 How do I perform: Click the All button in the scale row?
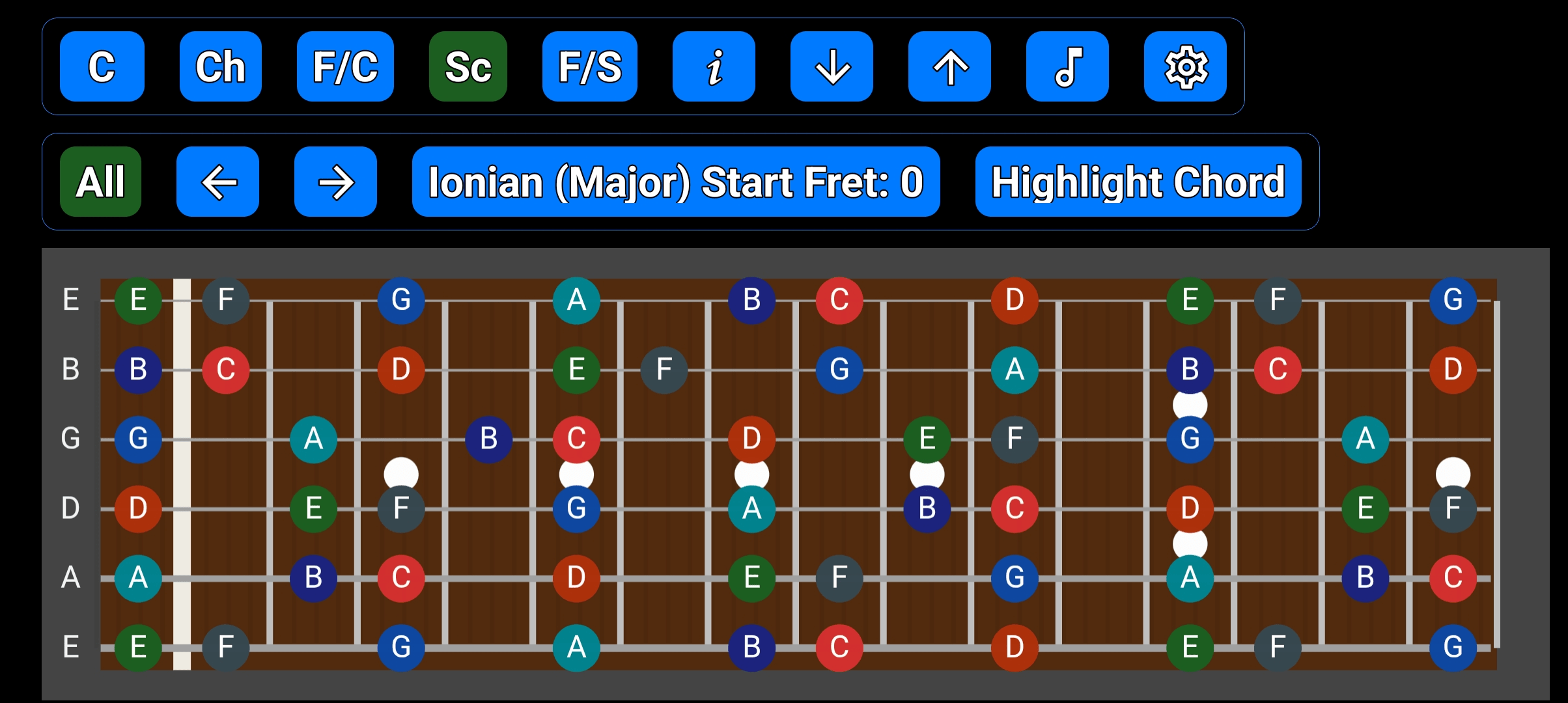click(100, 182)
